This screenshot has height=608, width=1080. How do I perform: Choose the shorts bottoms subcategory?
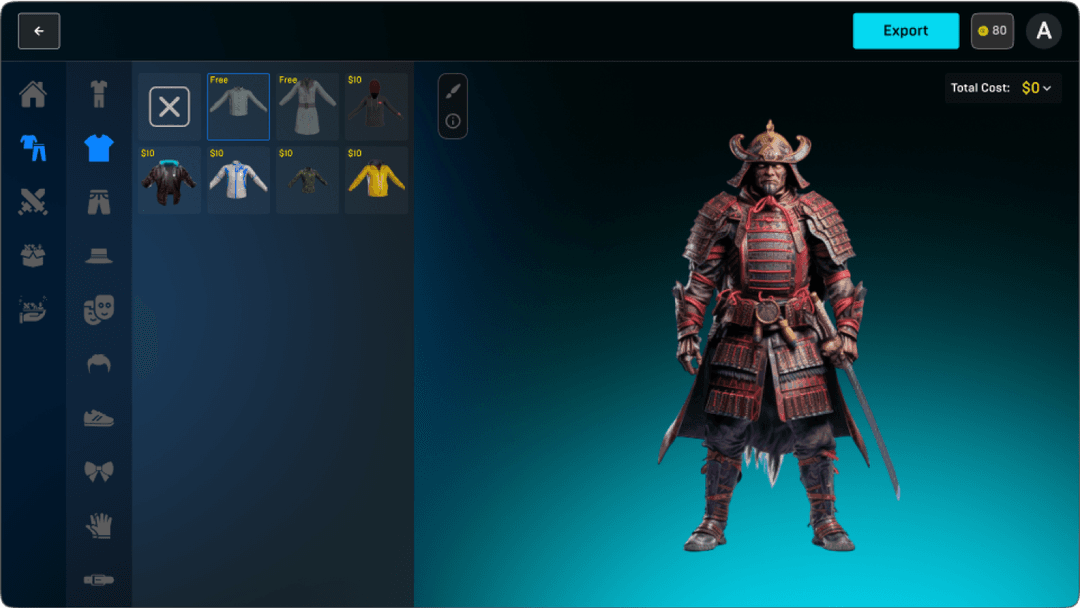pyautogui.click(x=98, y=202)
